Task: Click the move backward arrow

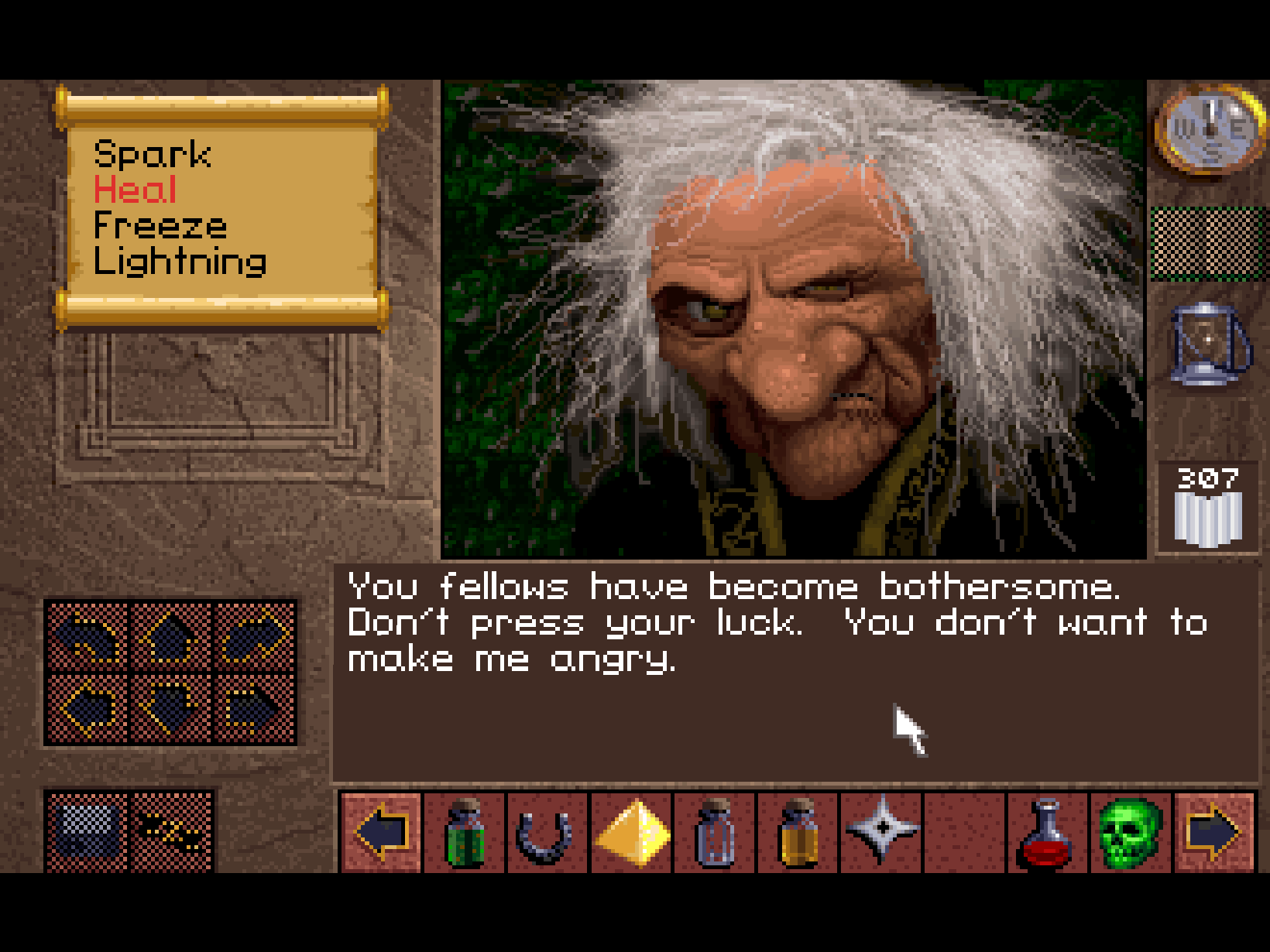Action: pyautogui.click(x=170, y=707)
